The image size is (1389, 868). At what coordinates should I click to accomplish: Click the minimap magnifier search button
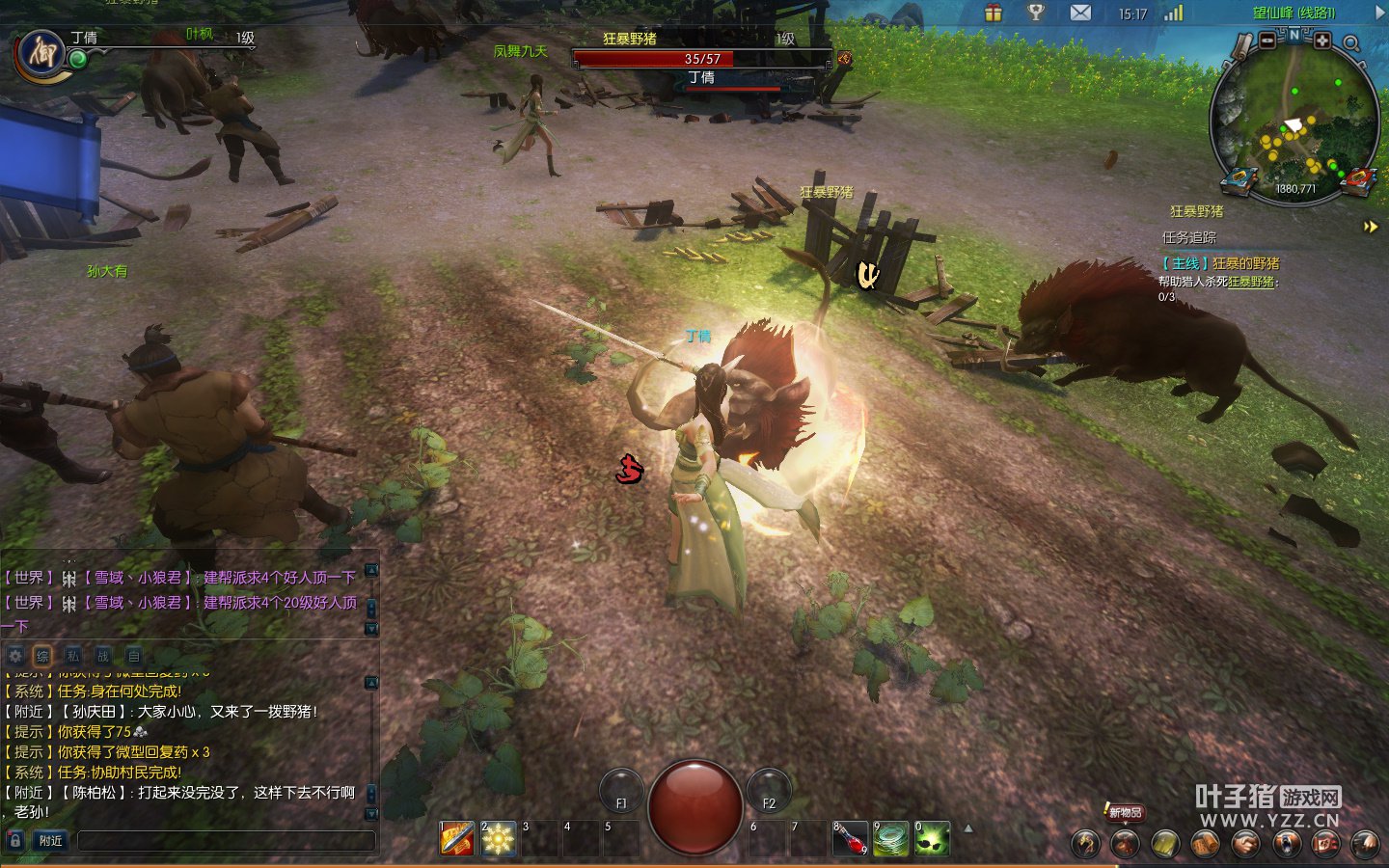[1351, 43]
